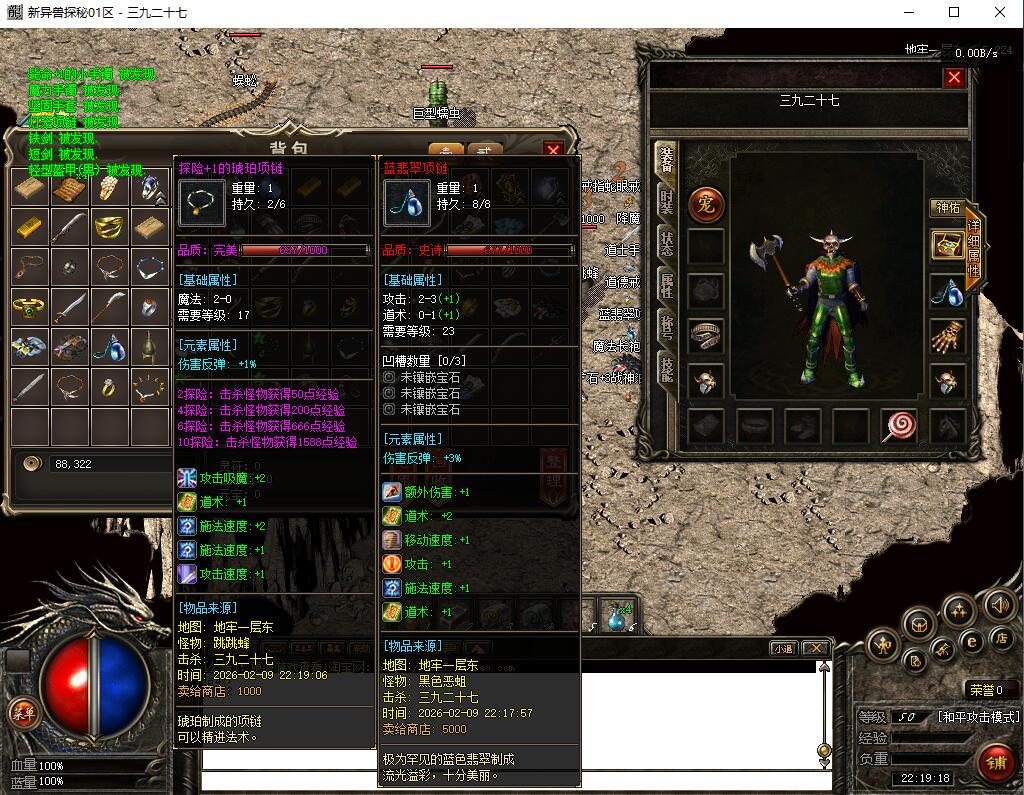Choose the blue jade necklace in backpack
This screenshot has width=1024, height=795.
109,346
